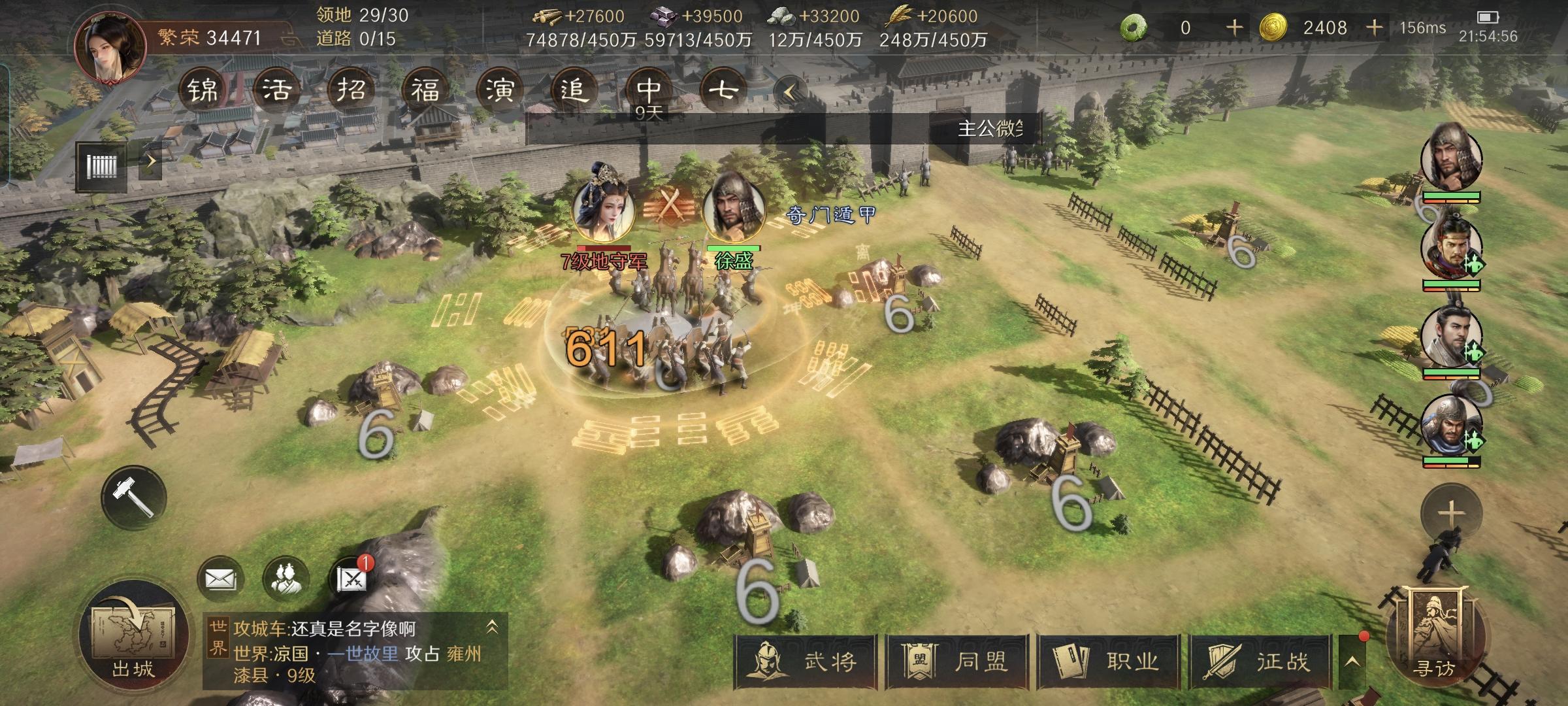Expand the world chat panel

click(x=493, y=628)
